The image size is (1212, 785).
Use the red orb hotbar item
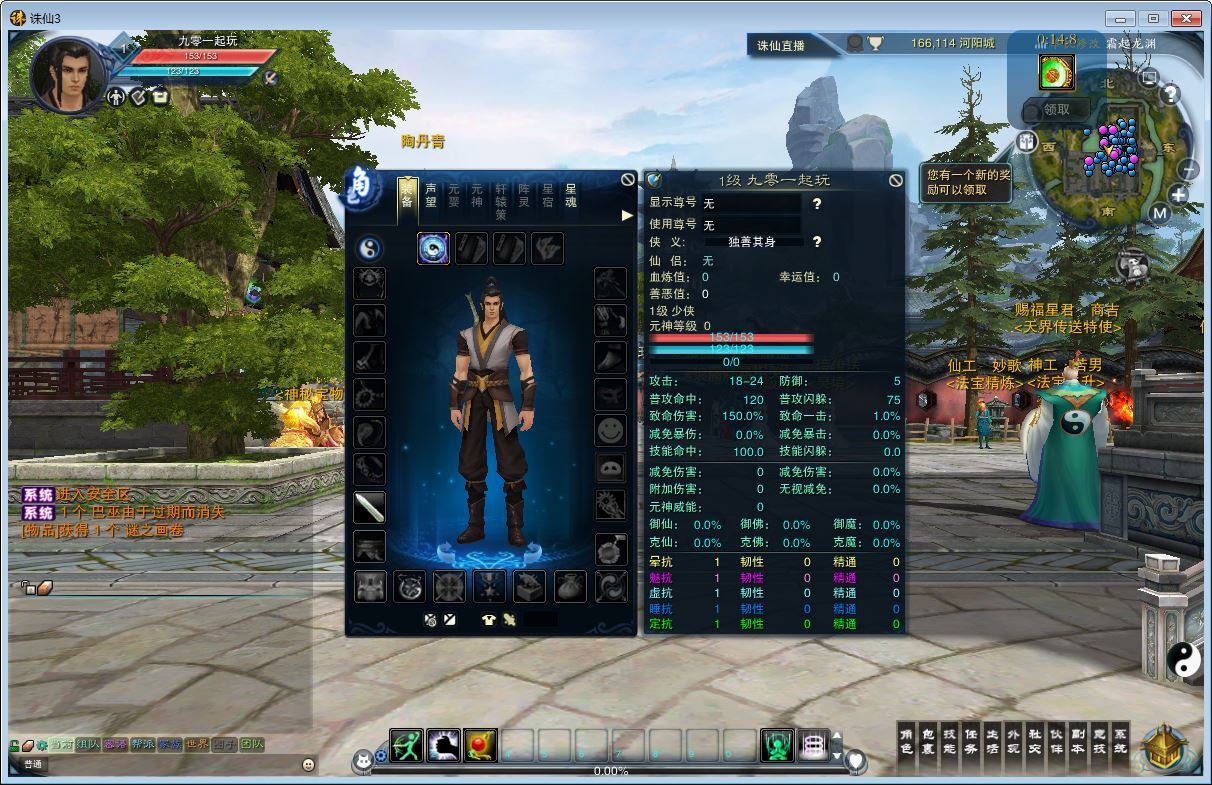coord(480,746)
